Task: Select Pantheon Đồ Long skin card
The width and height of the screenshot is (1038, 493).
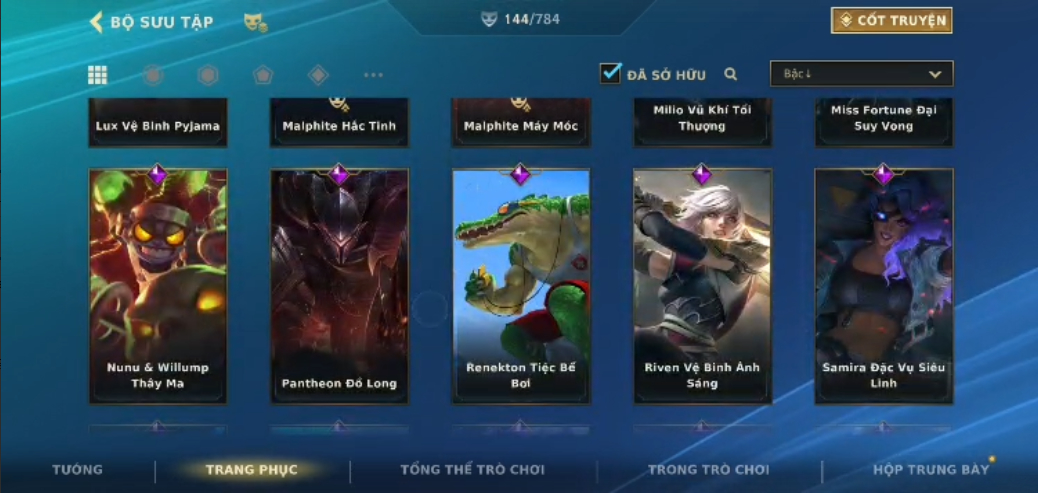Action: [x=339, y=285]
